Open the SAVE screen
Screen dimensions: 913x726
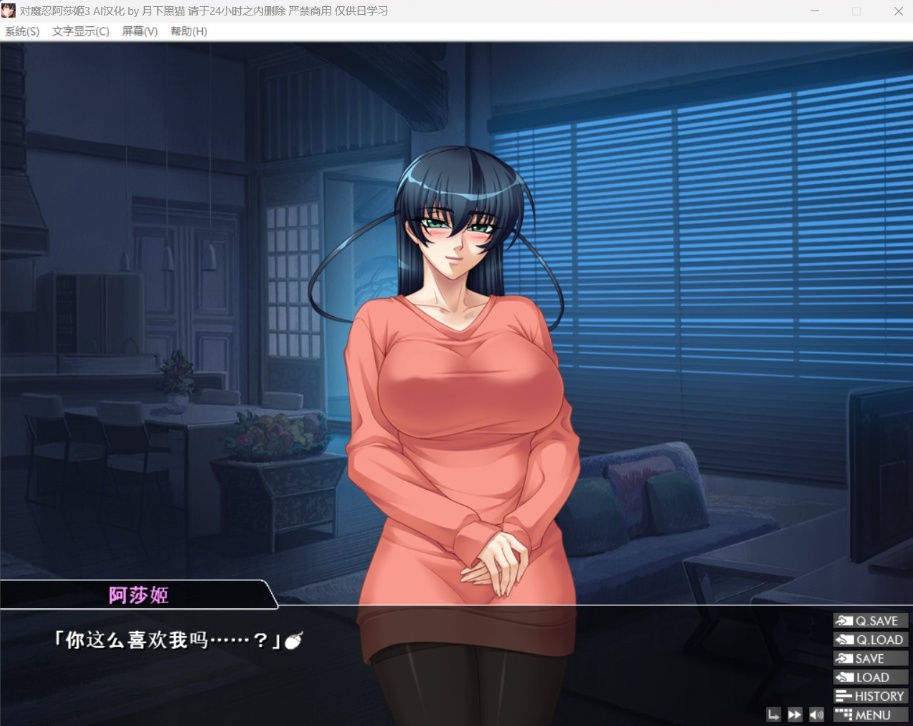[x=870, y=659]
